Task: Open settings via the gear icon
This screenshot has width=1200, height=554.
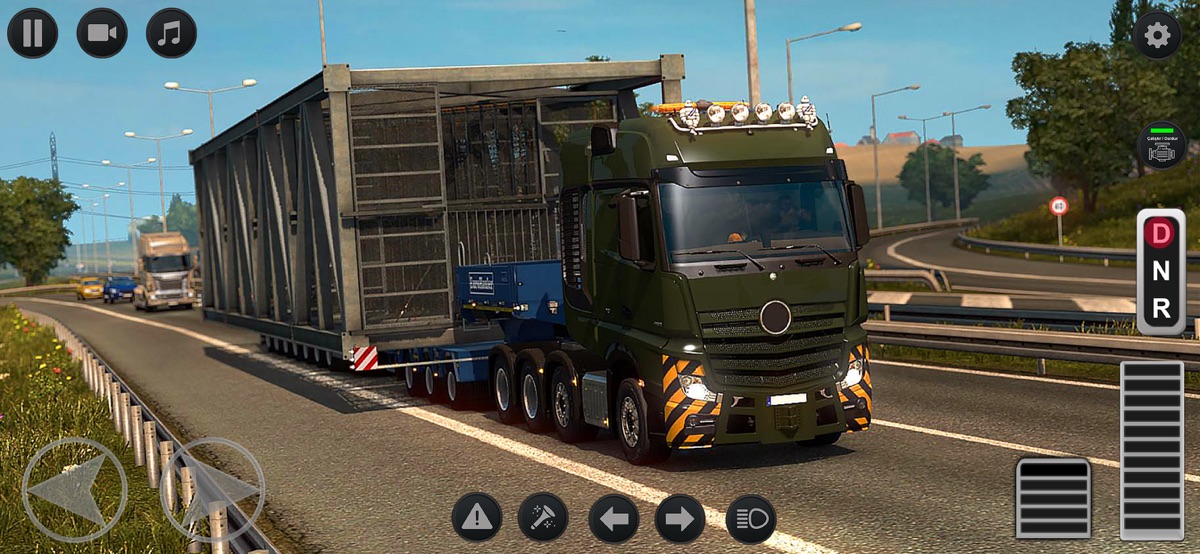Action: click(1157, 35)
